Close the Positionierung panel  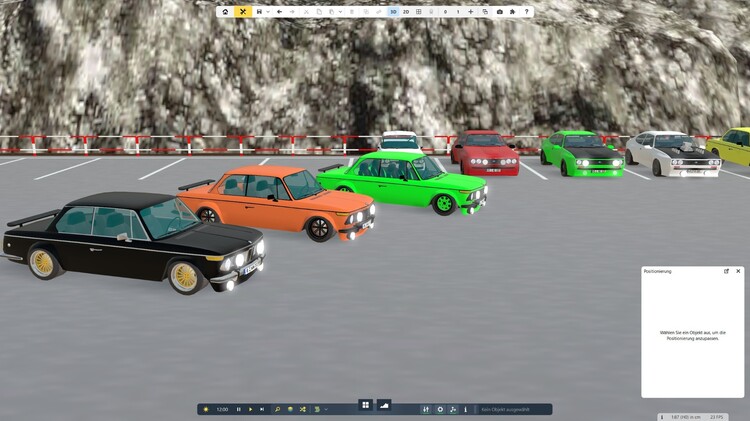[x=738, y=271]
